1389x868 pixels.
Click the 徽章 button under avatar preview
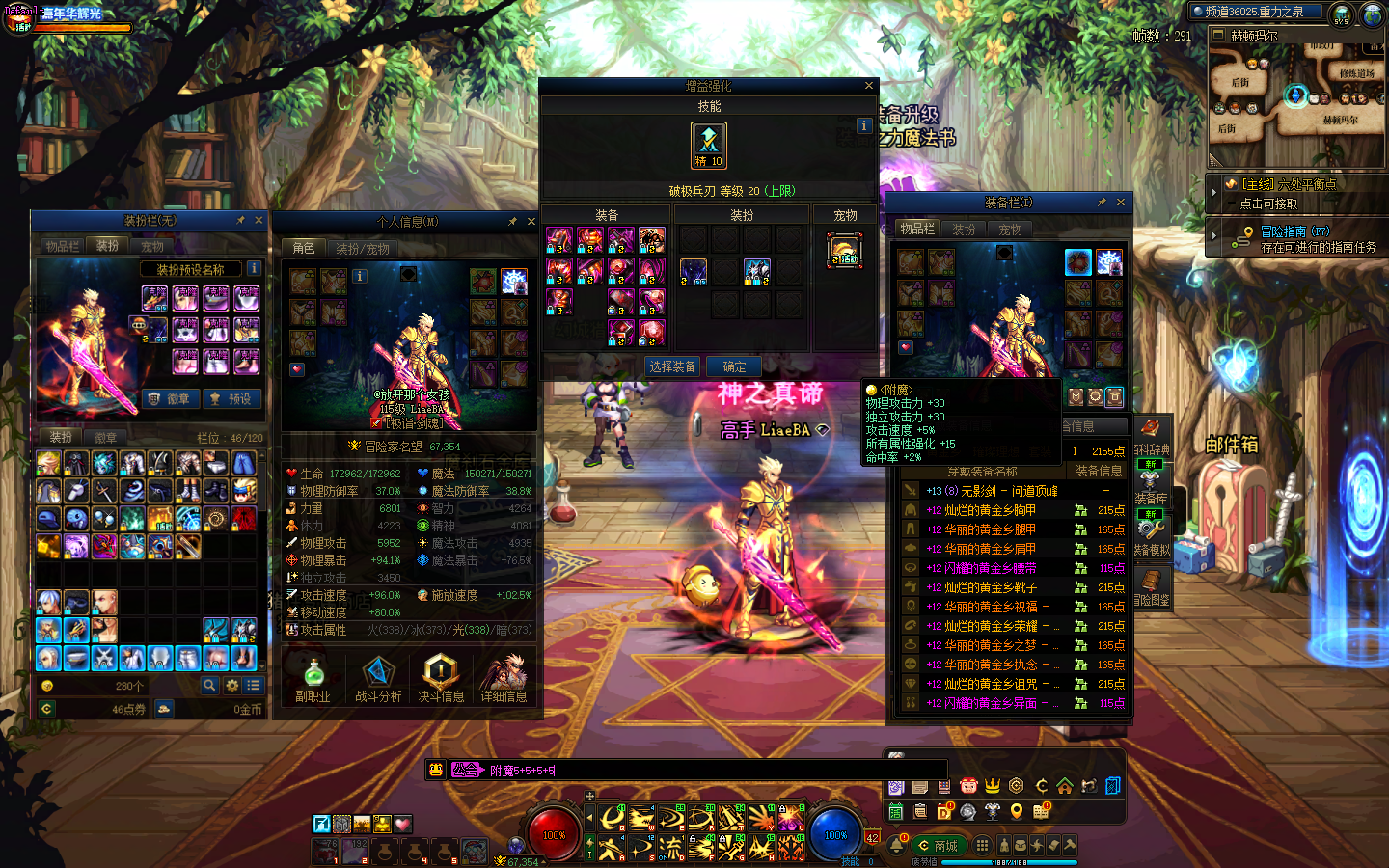tap(171, 398)
